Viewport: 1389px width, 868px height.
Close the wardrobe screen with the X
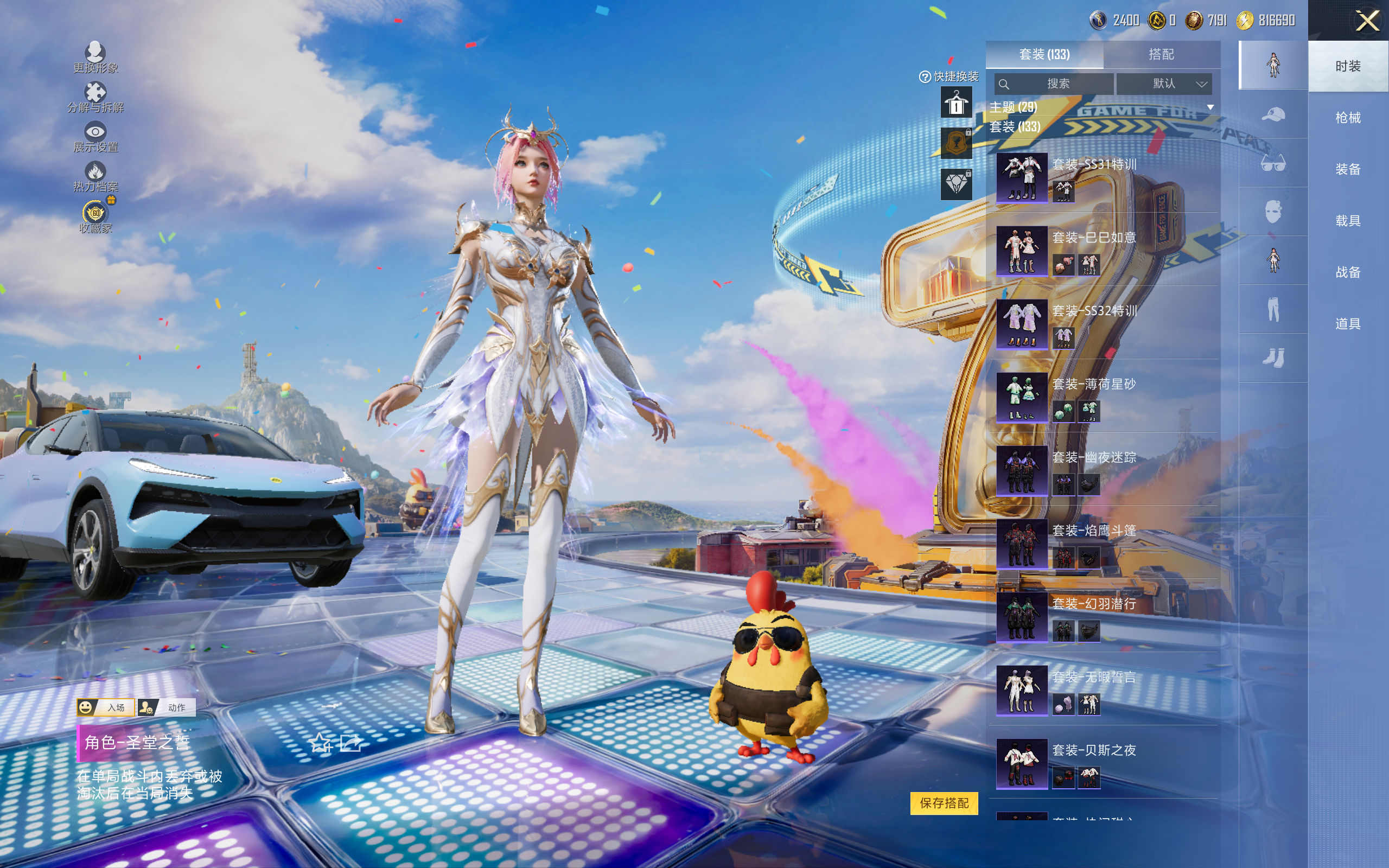click(x=1367, y=21)
